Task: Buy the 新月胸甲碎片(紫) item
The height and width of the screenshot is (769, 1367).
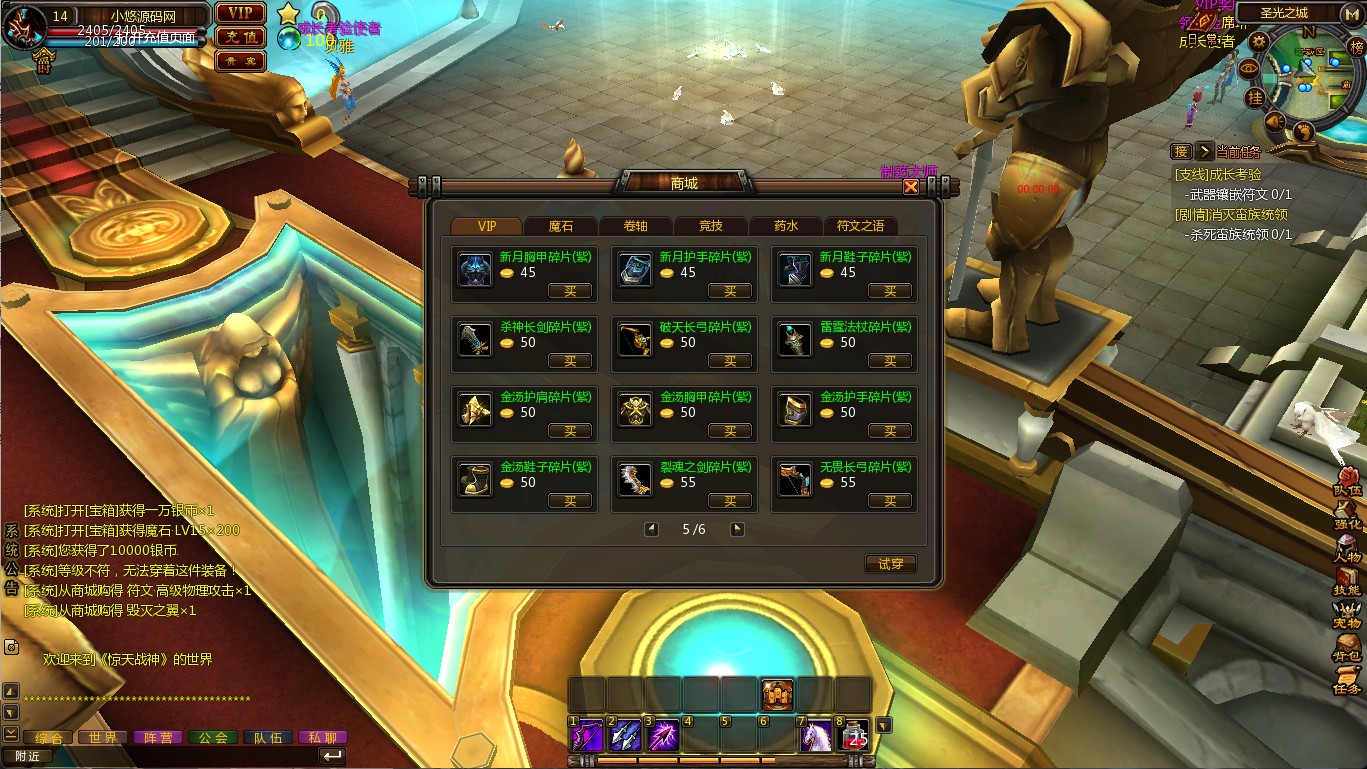Action: pyautogui.click(x=570, y=291)
